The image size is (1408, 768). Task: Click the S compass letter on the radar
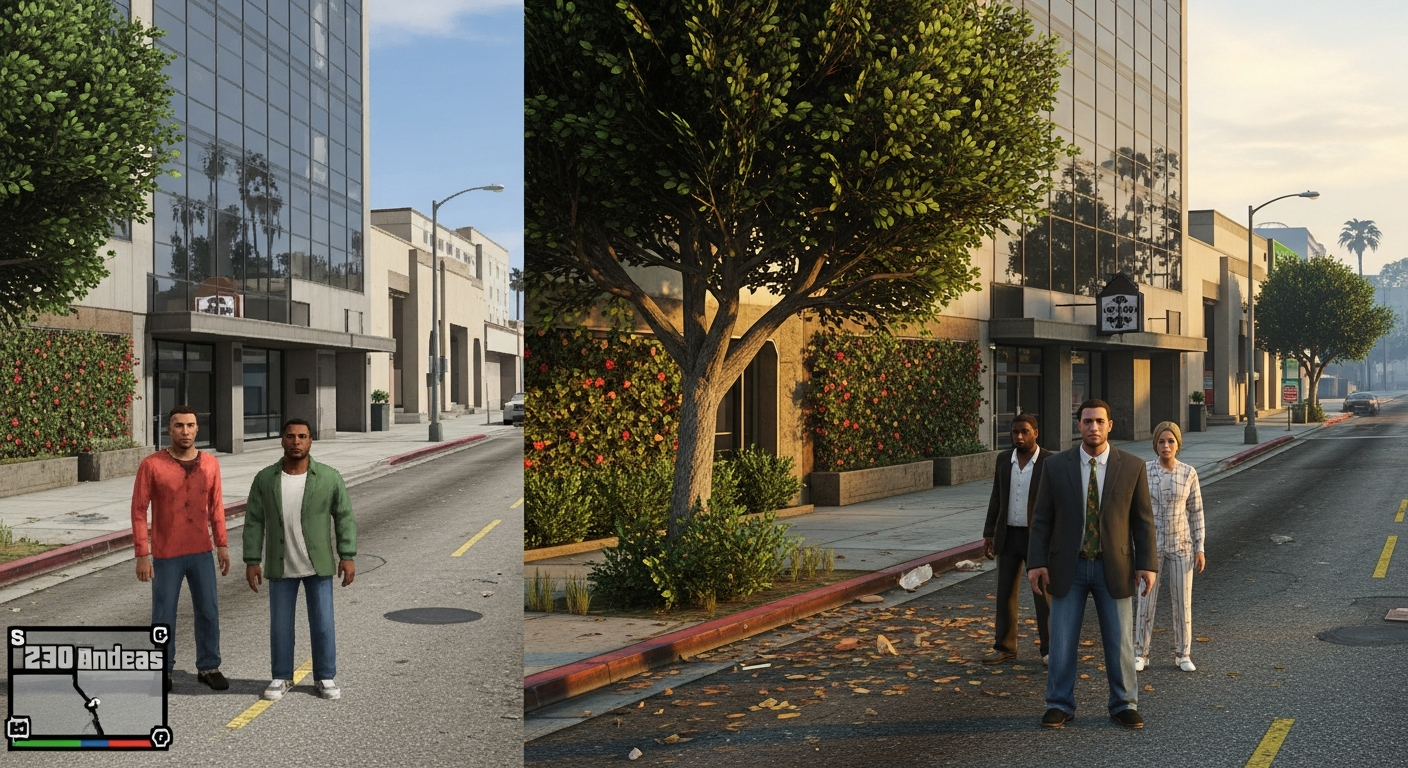coord(19,635)
